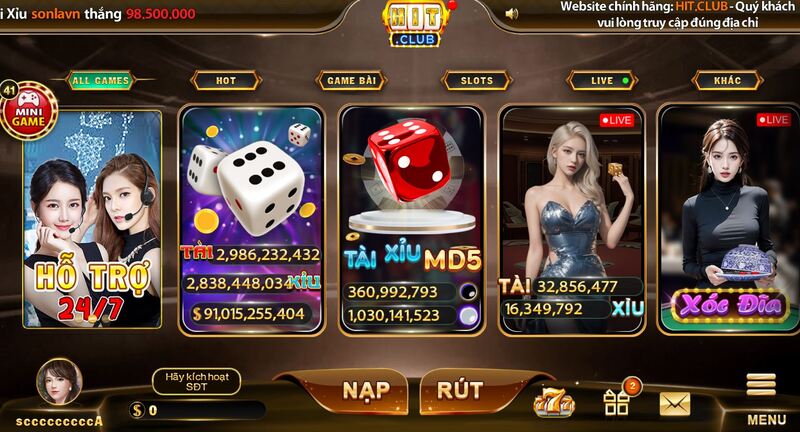Open the gift box rewards icon

pos(616,402)
